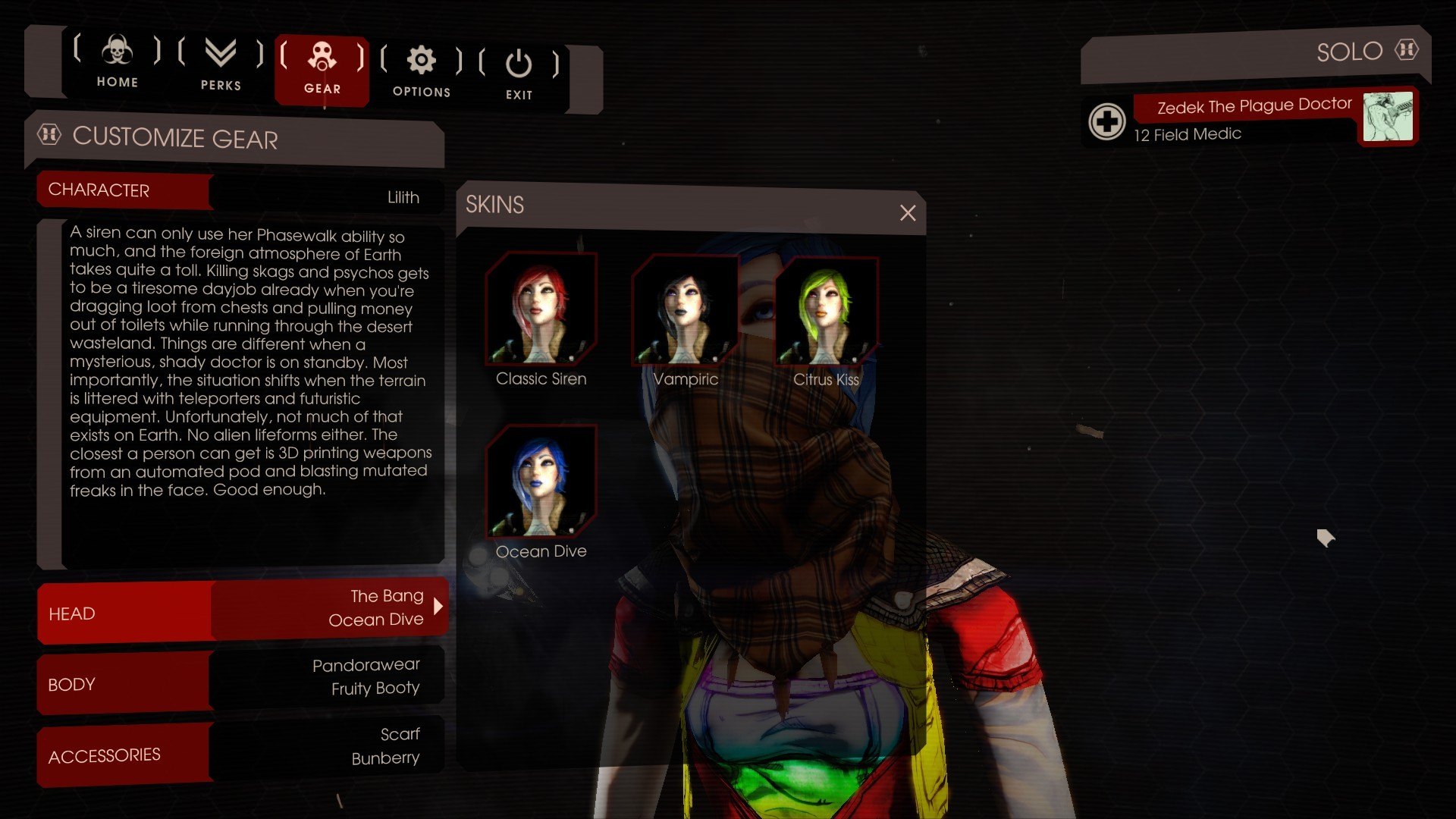Click the player portrait thumbnail
This screenshot has height=819, width=1456.
click(x=1388, y=116)
